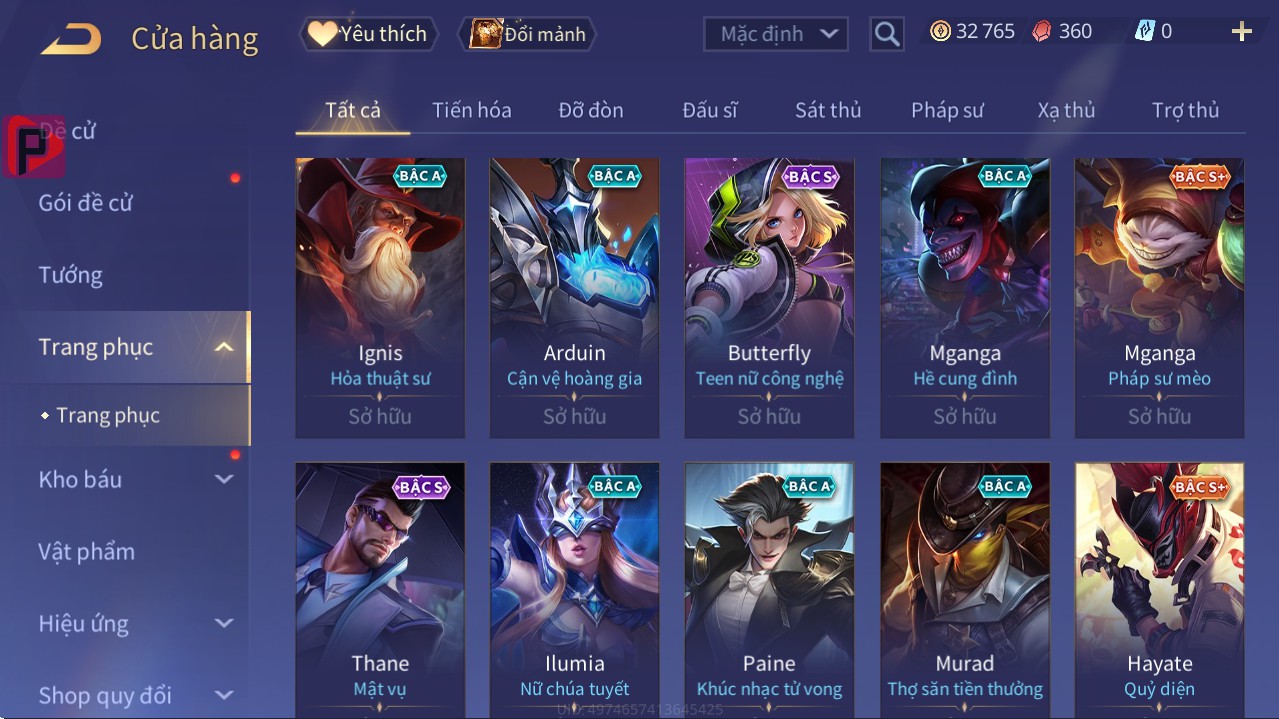
Task: Open the Hayate Quỷ diện skin card
Action: point(1159,590)
